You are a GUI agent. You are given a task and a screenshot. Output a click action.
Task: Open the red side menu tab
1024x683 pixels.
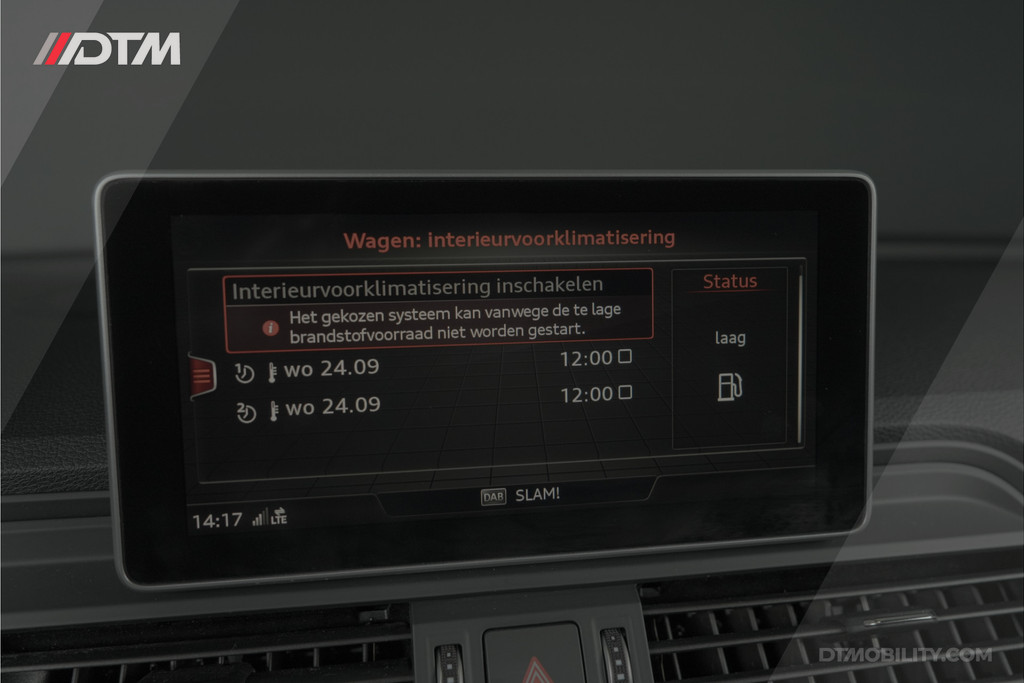(201, 376)
